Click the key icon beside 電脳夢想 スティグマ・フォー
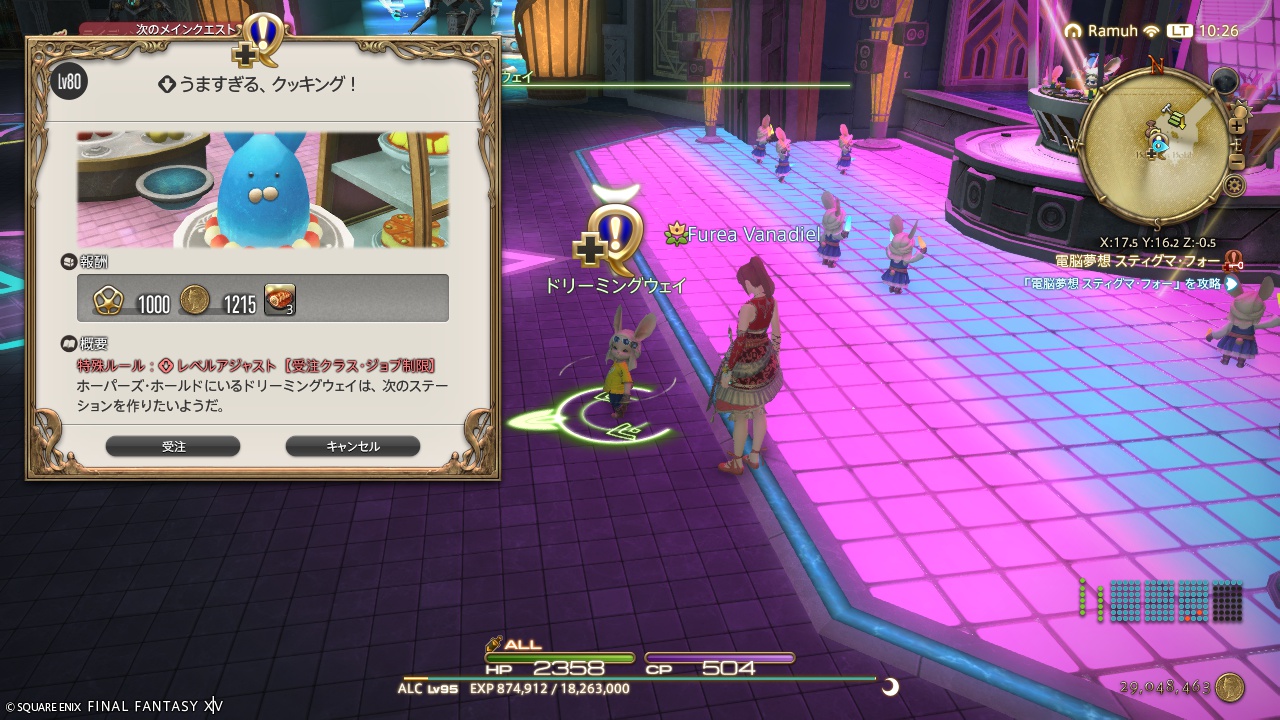 [1232, 261]
